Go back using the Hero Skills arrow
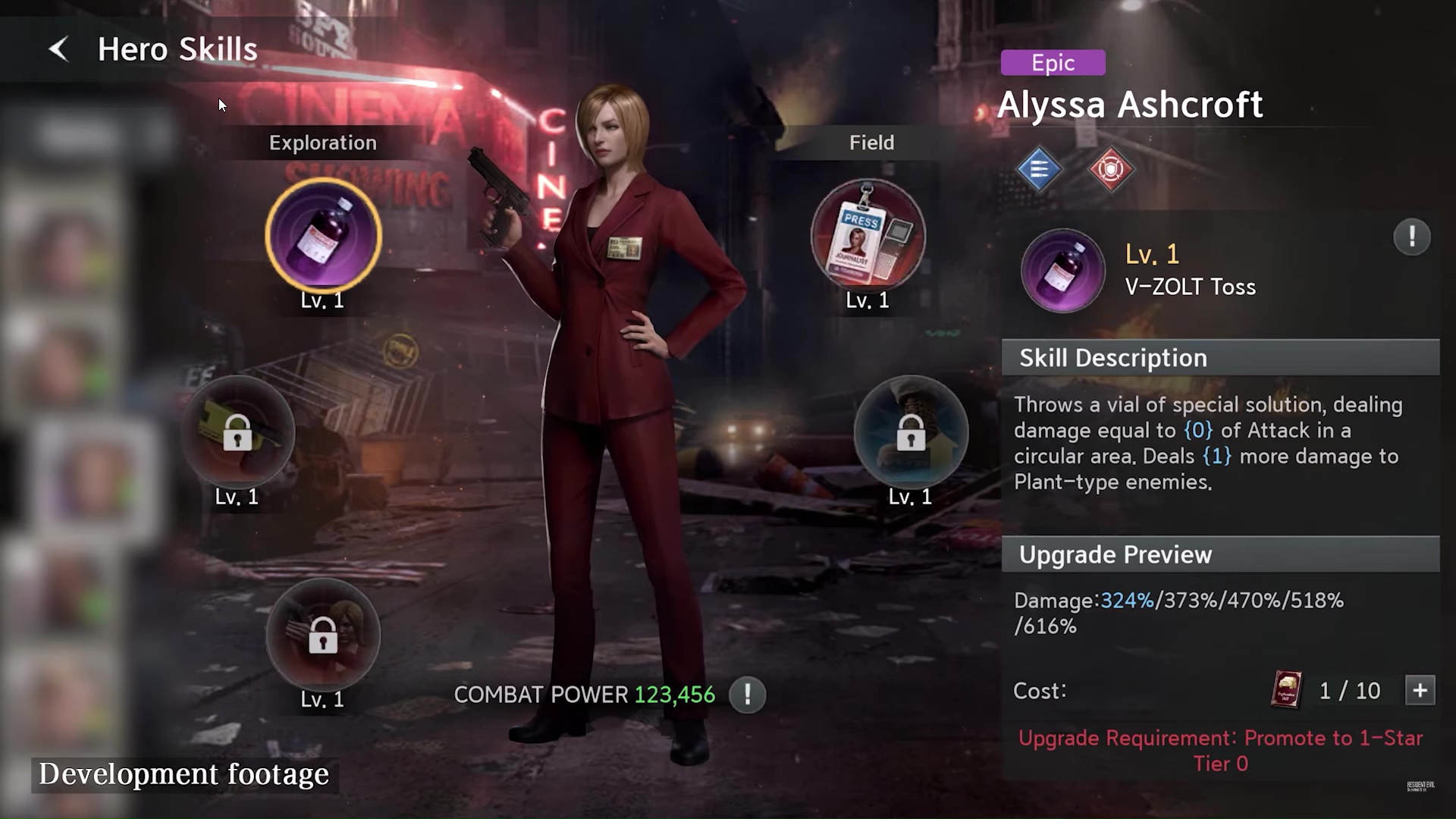The width and height of the screenshot is (1456, 819). [x=58, y=49]
